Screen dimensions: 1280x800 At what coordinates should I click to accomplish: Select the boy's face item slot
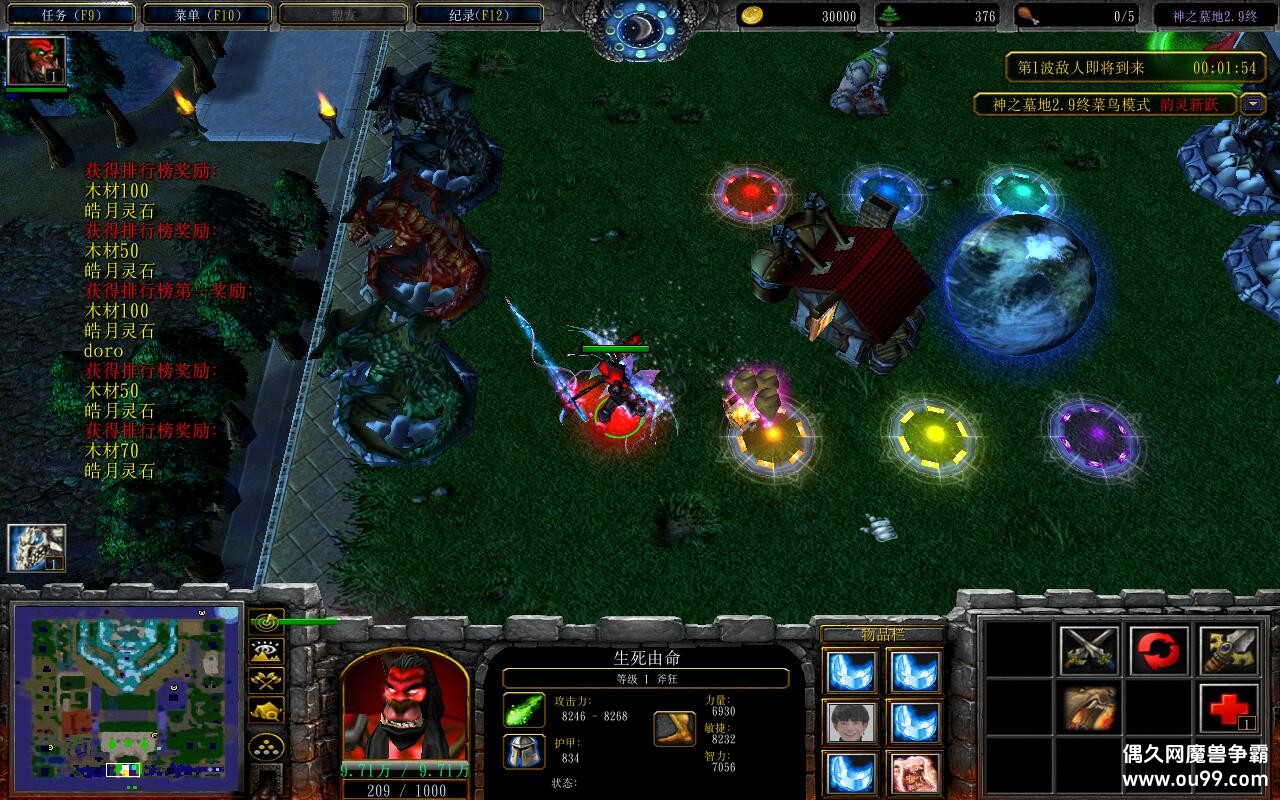pos(852,721)
